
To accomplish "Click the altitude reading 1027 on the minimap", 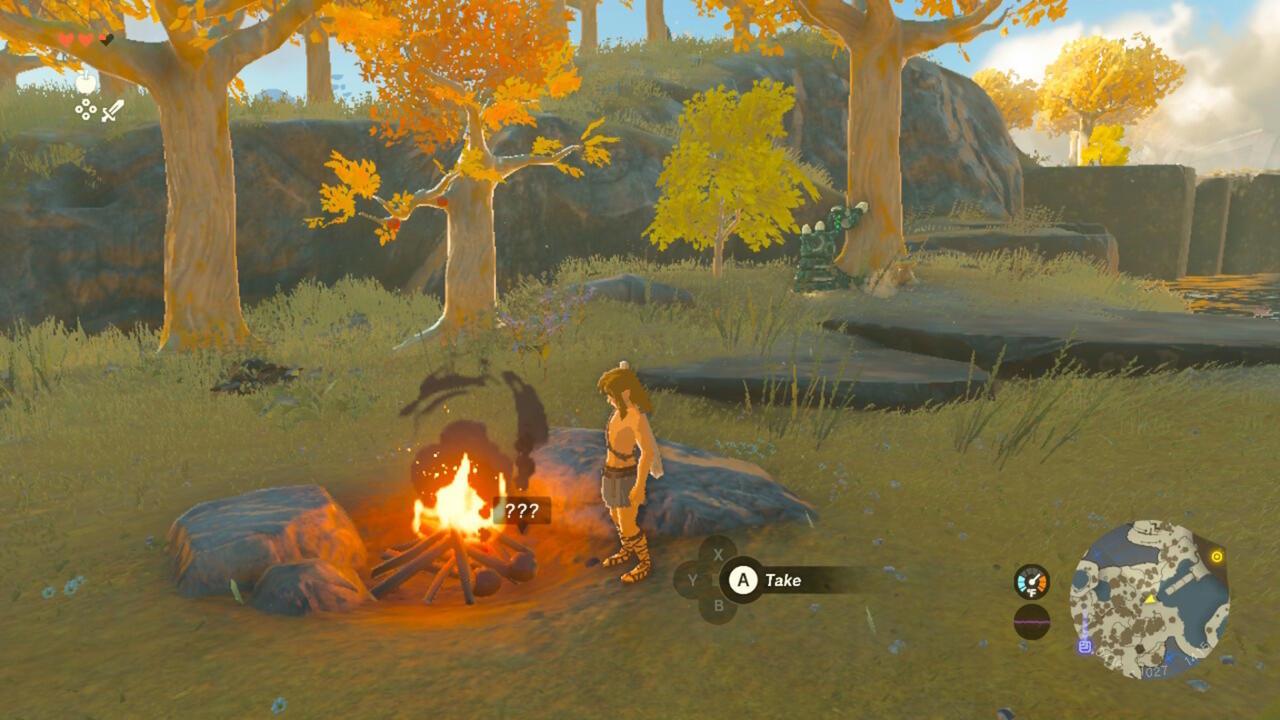I will coord(1153,671).
